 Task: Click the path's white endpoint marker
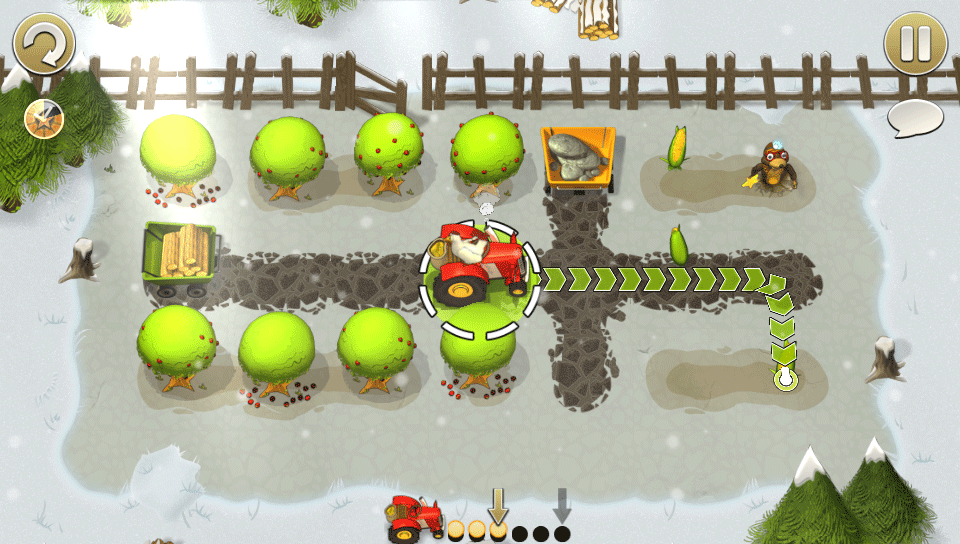784,379
